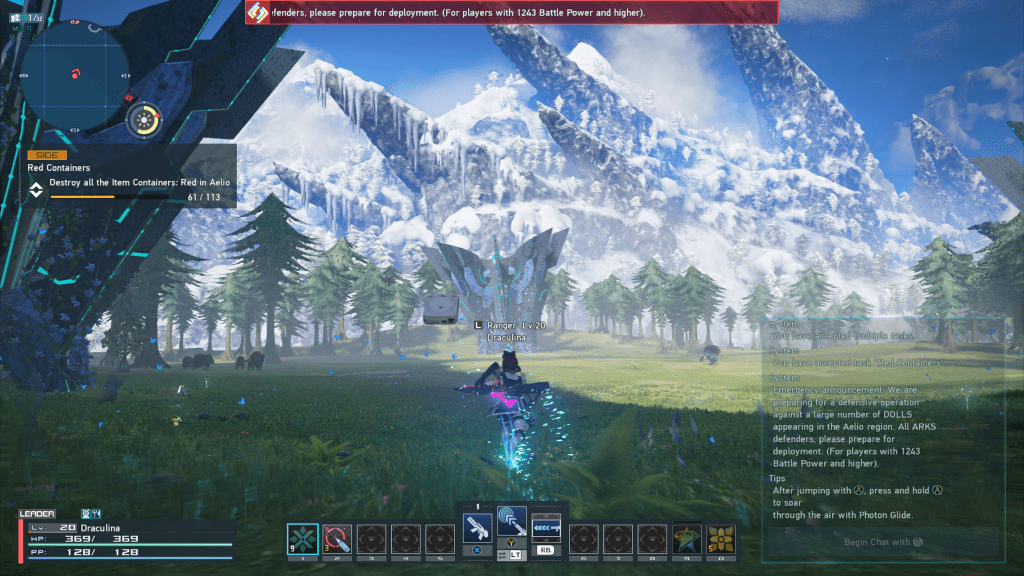The height and width of the screenshot is (576, 1024).
Task: Click the Begin Chat input bar
Action: (x=882, y=541)
